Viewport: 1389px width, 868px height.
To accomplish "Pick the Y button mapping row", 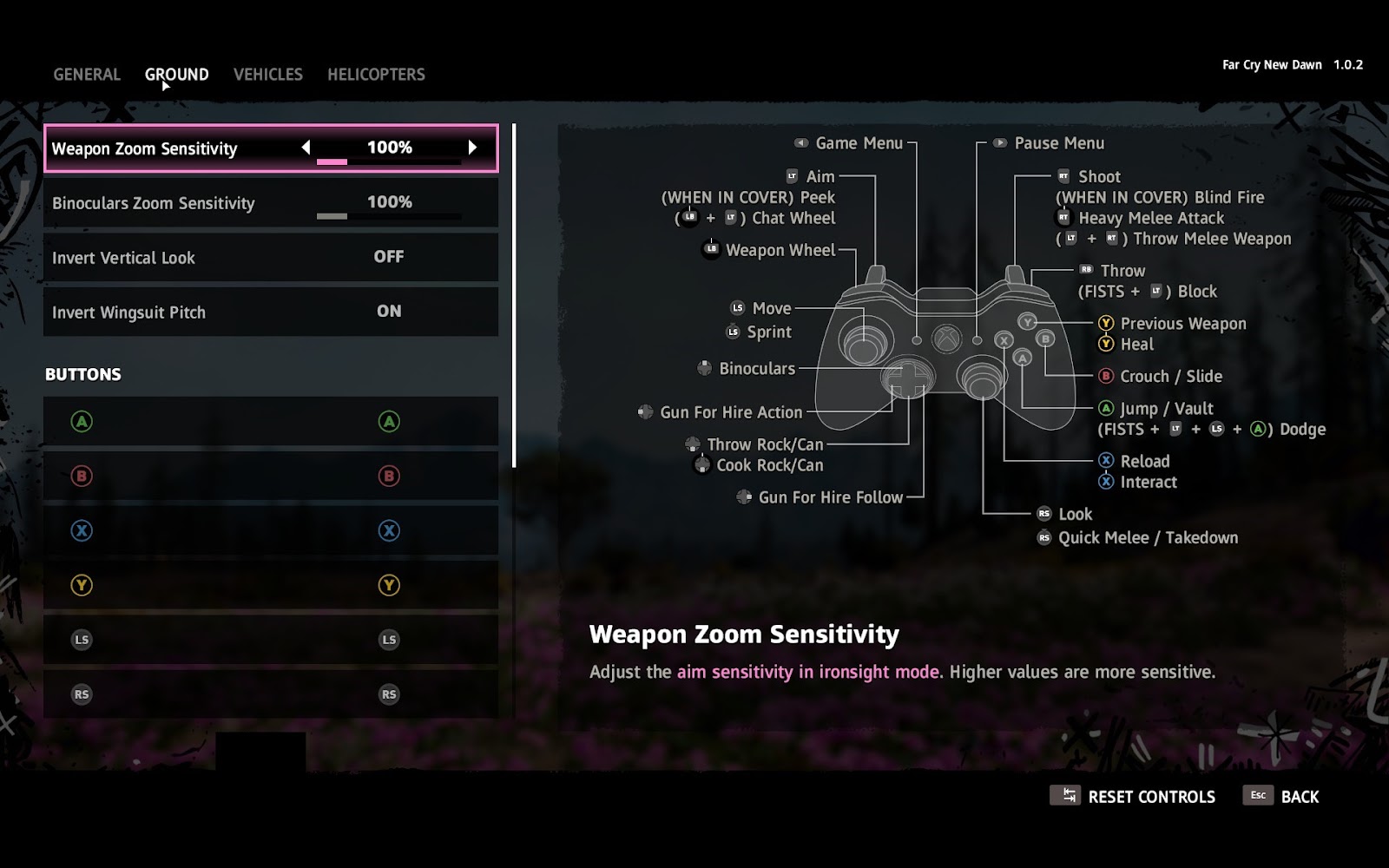I will pos(271,585).
